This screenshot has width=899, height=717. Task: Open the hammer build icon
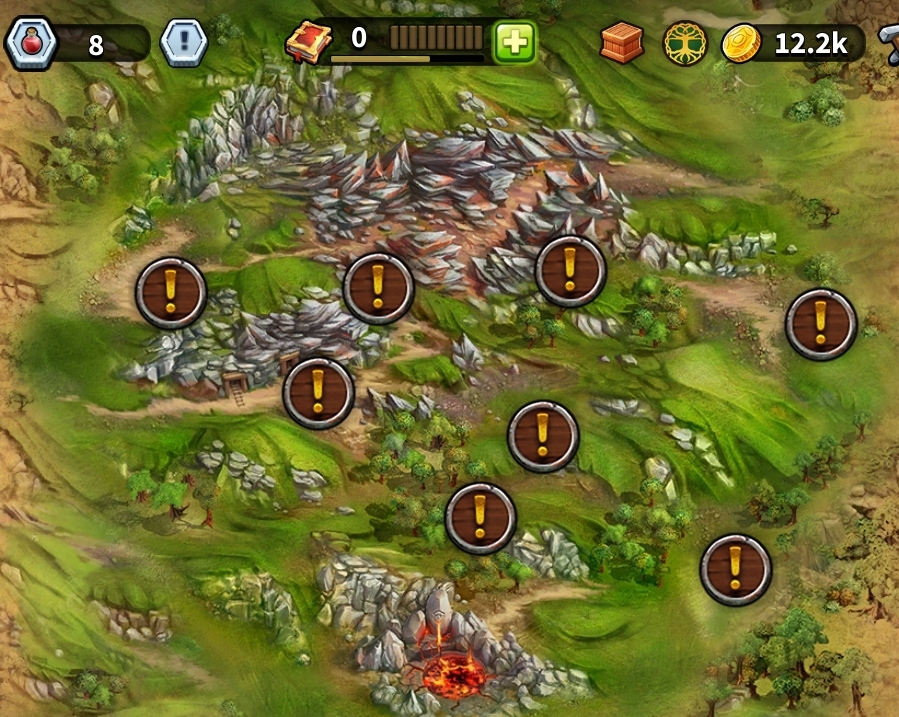(x=888, y=41)
